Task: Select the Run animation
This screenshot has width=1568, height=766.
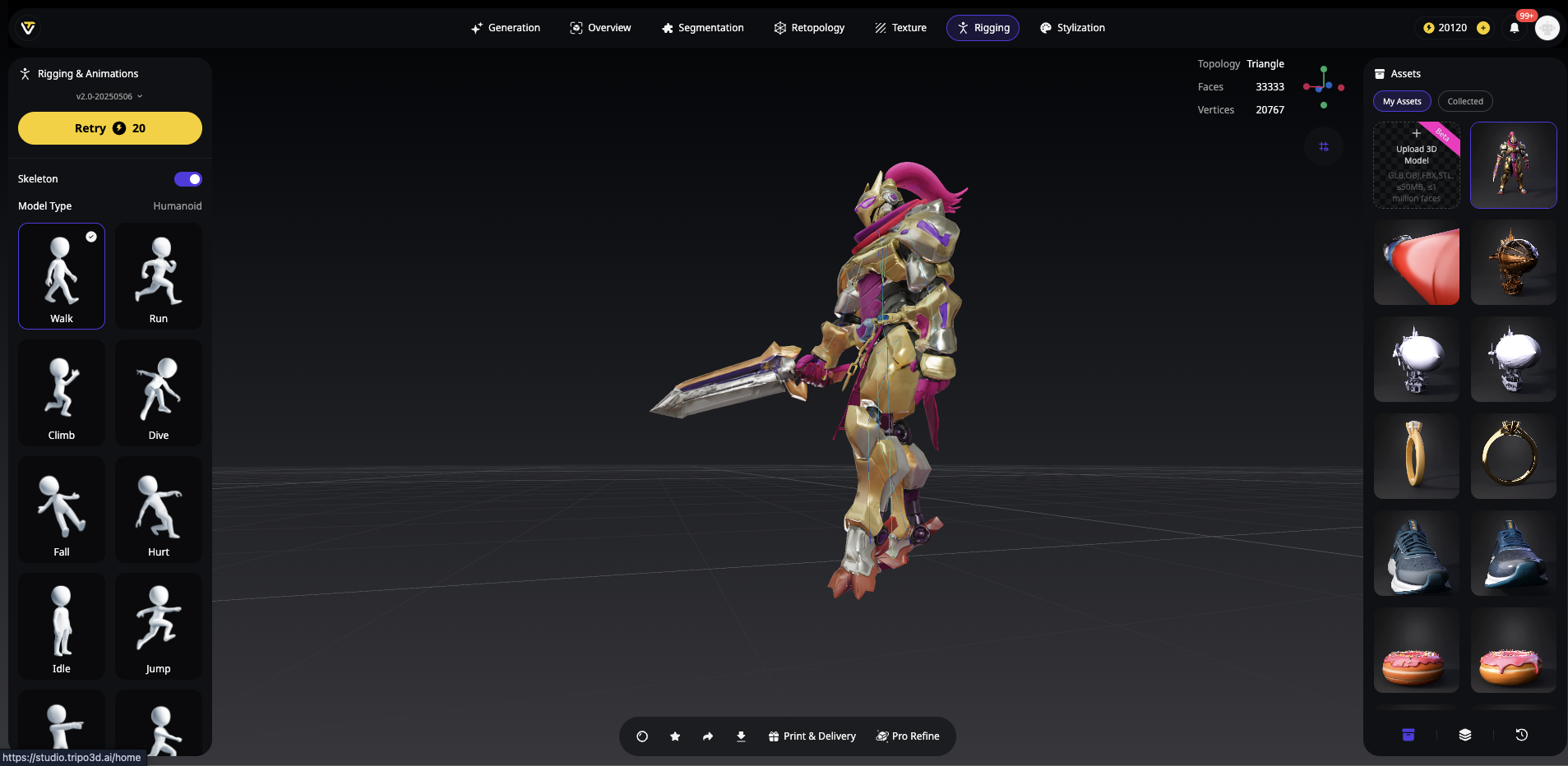Action: point(159,276)
